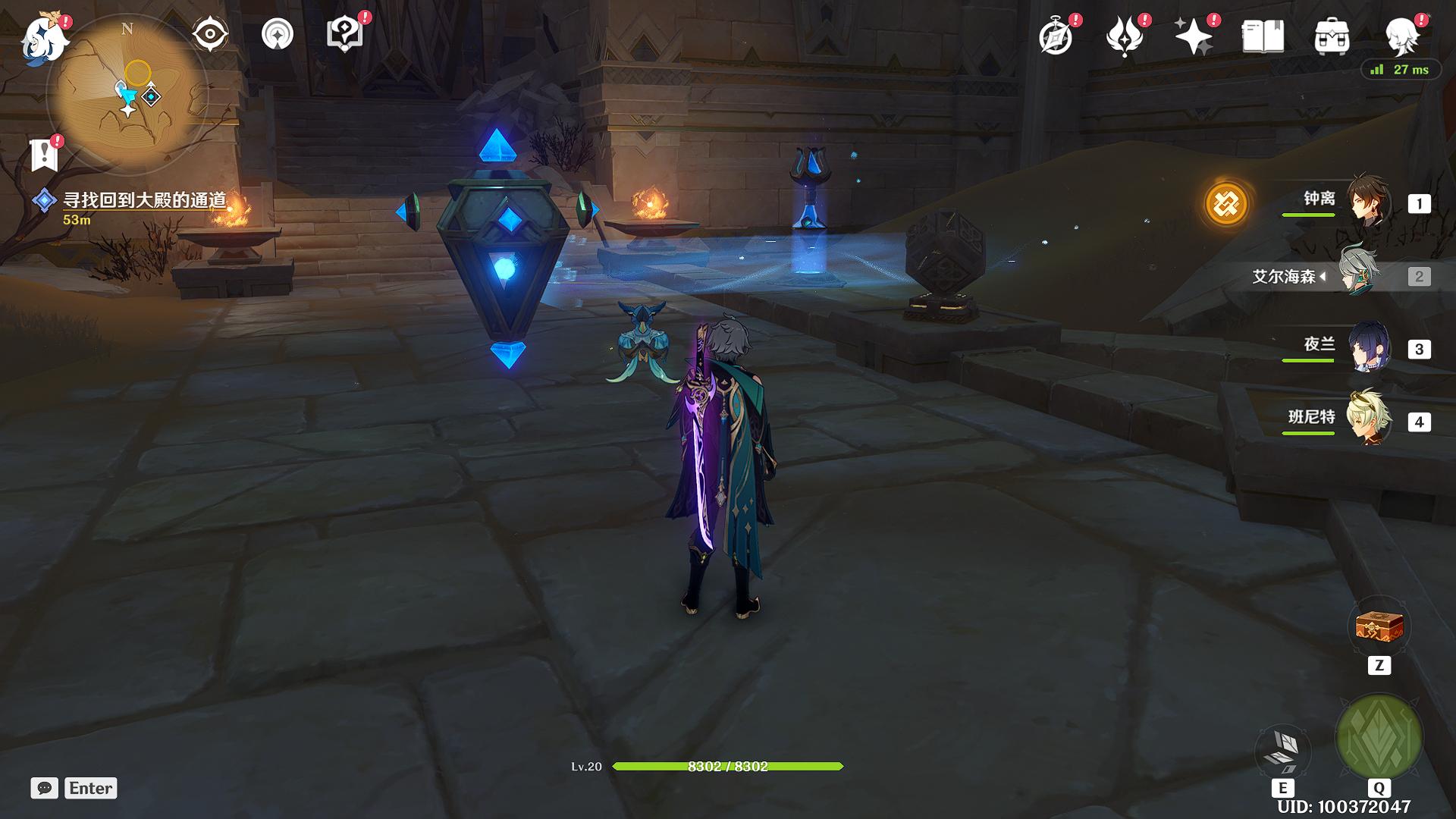The width and height of the screenshot is (1456, 819).
Task: Open the character screen head icon
Action: point(1401,36)
